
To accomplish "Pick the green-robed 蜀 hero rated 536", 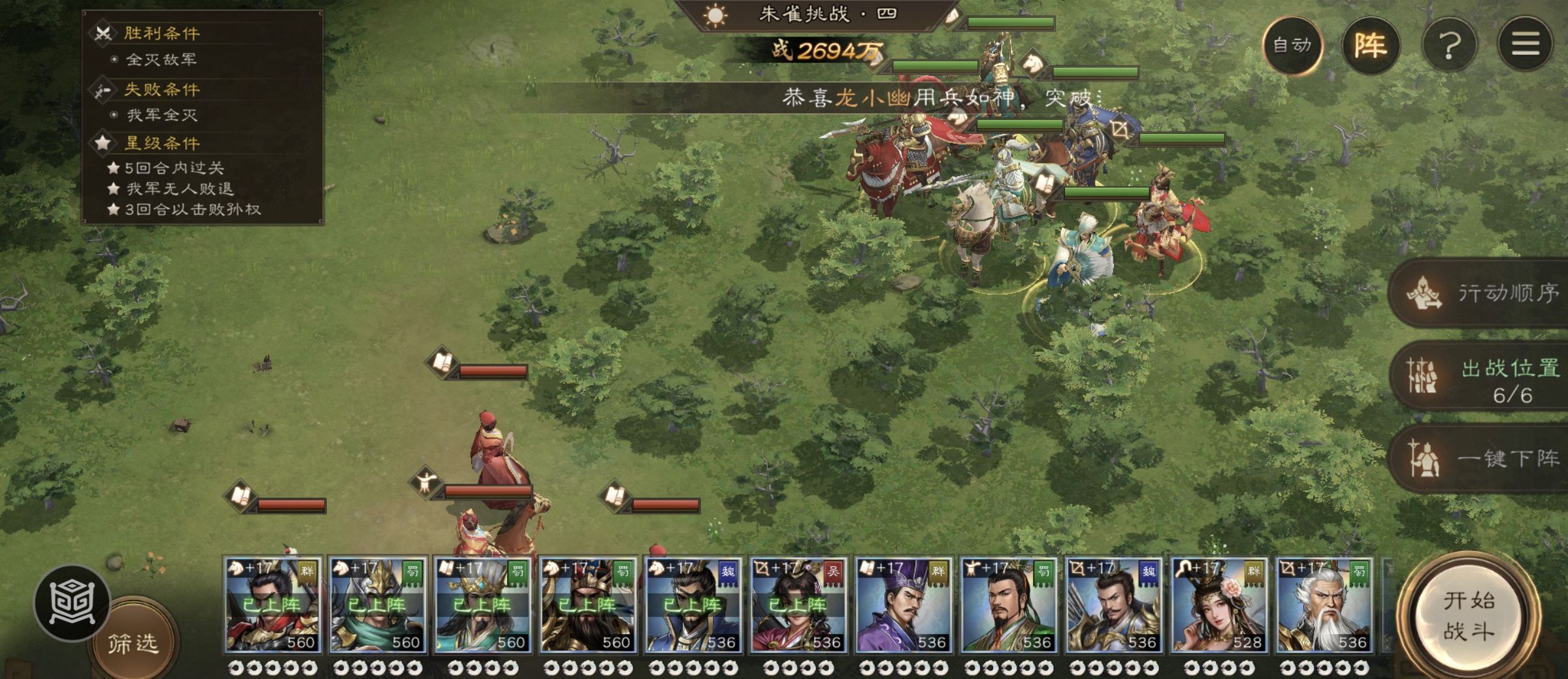I will 1009,605.
